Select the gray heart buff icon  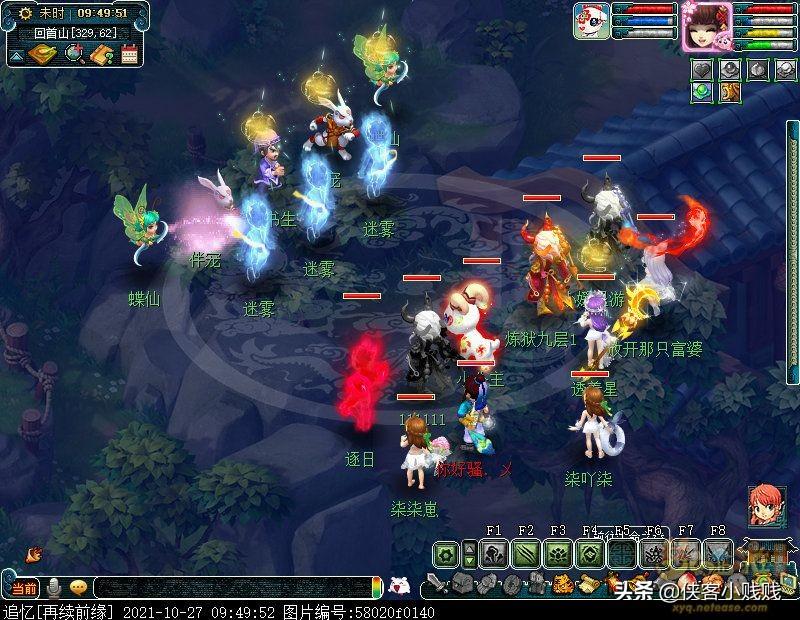[702, 70]
